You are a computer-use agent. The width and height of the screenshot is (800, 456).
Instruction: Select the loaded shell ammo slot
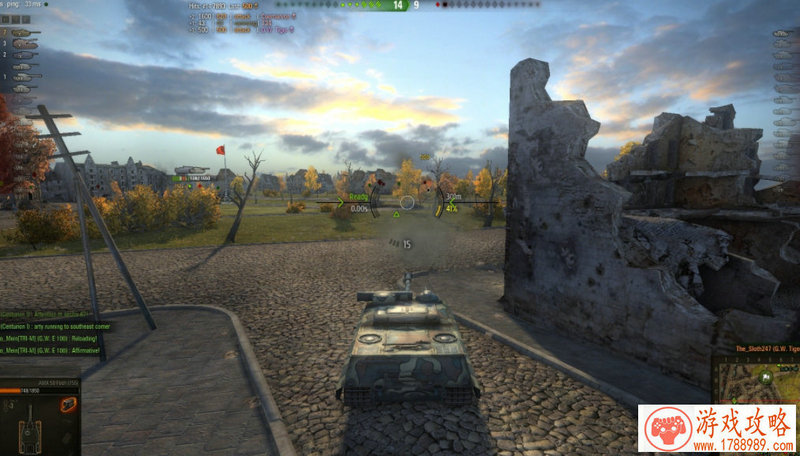tap(68, 405)
